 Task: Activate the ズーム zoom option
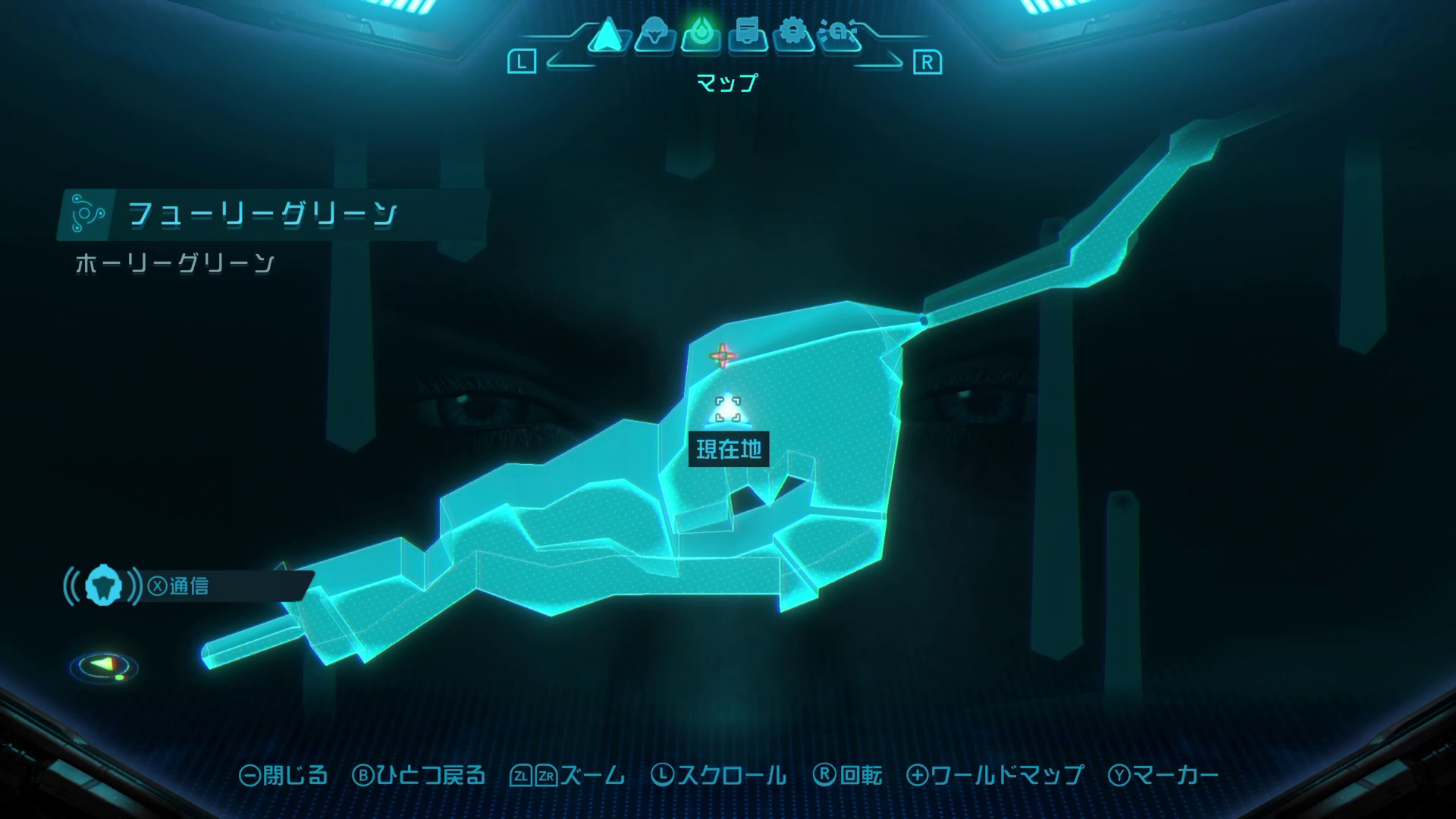568,775
